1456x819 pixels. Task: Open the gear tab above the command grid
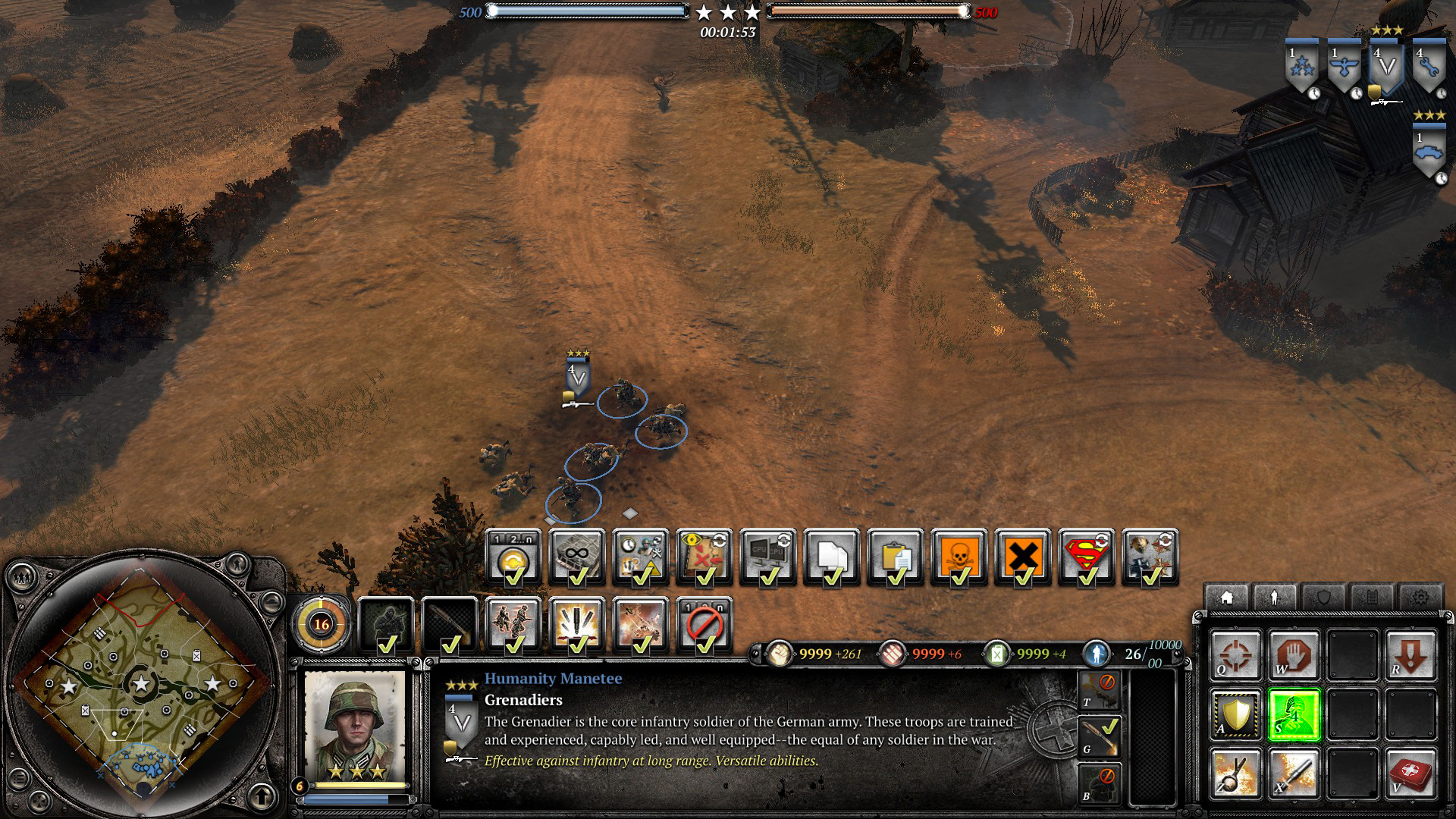pos(1419,598)
